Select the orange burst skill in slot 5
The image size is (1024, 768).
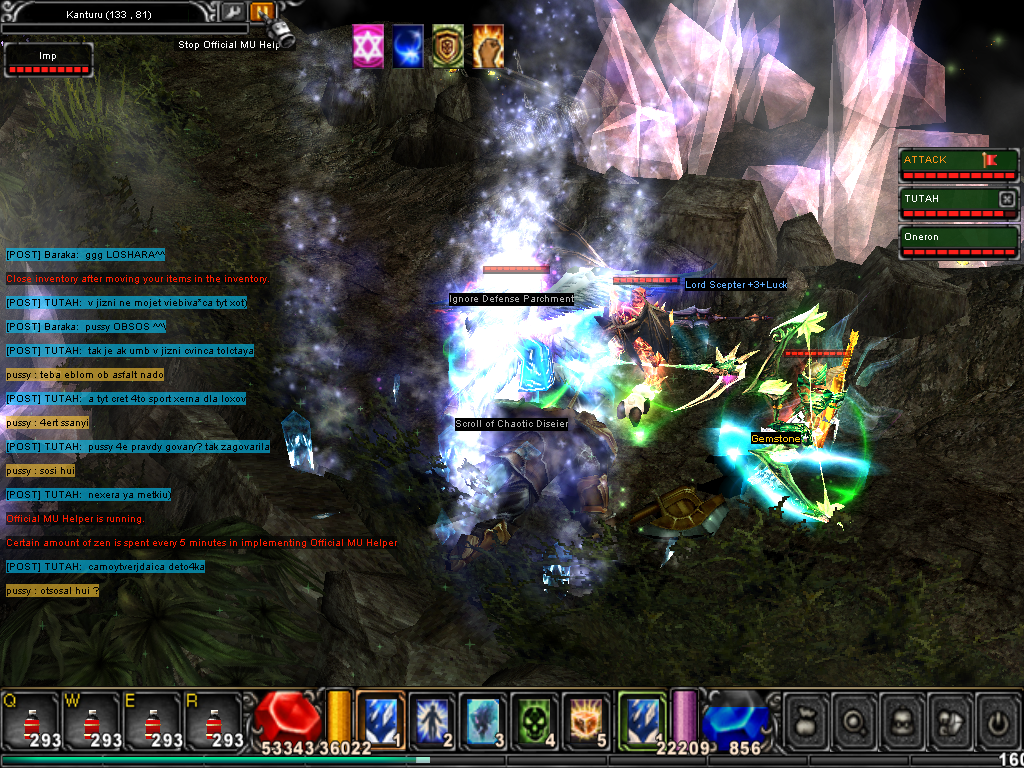[x=587, y=720]
